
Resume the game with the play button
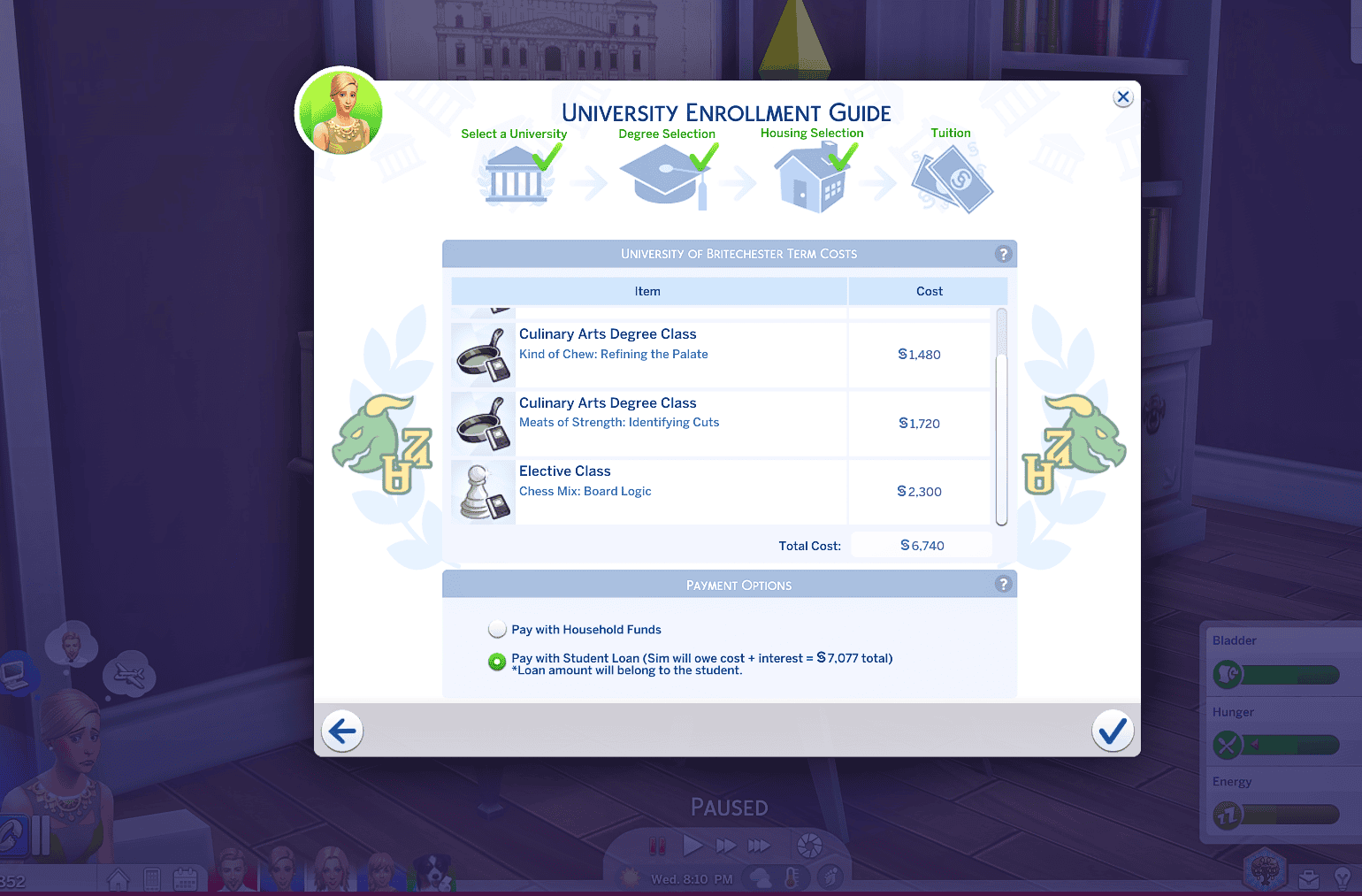click(x=693, y=846)
